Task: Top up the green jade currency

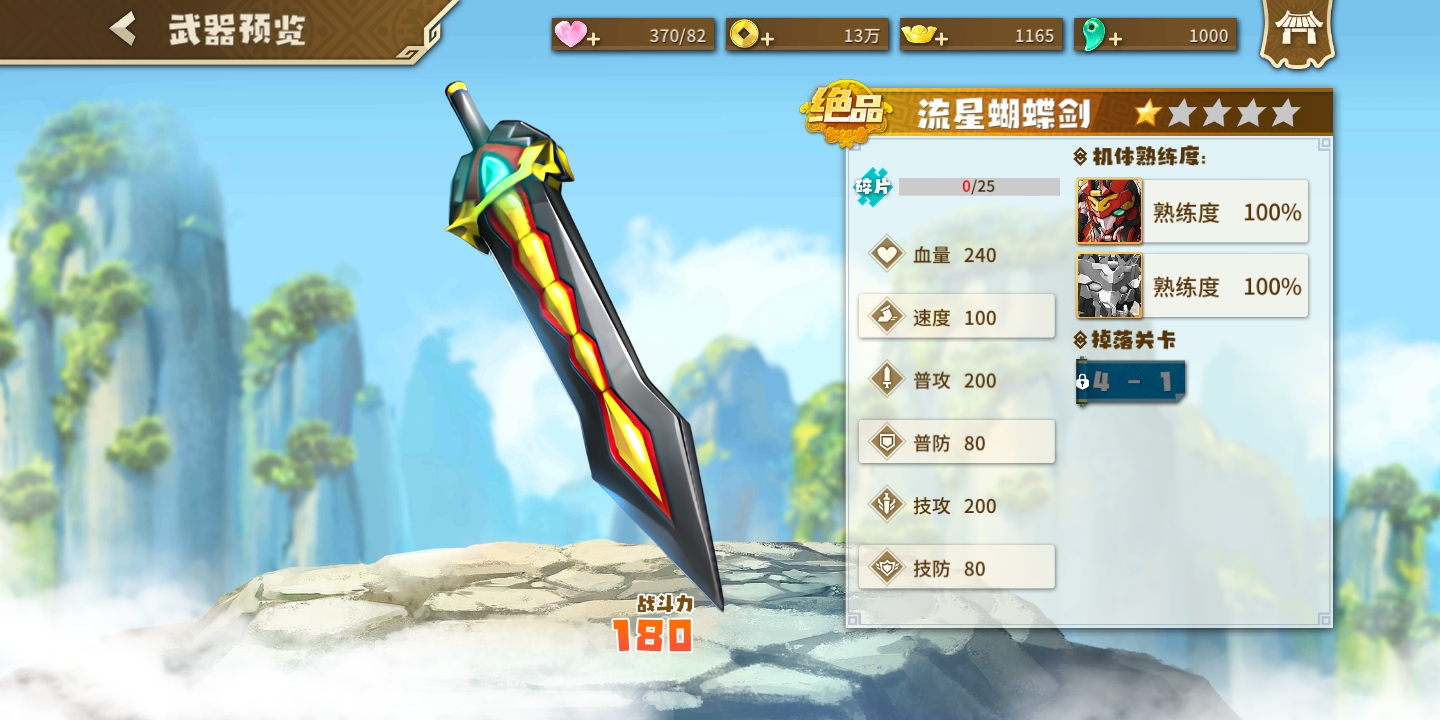Action: coord(1115,39)
